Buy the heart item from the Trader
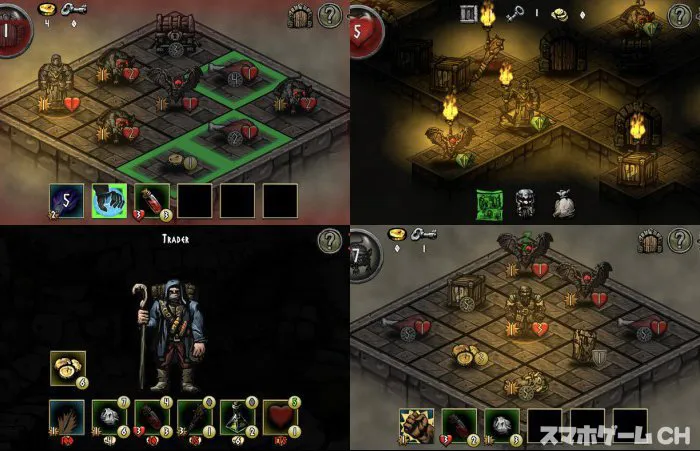The height and width of the screenshot is (451, 700). pos(280,417)
